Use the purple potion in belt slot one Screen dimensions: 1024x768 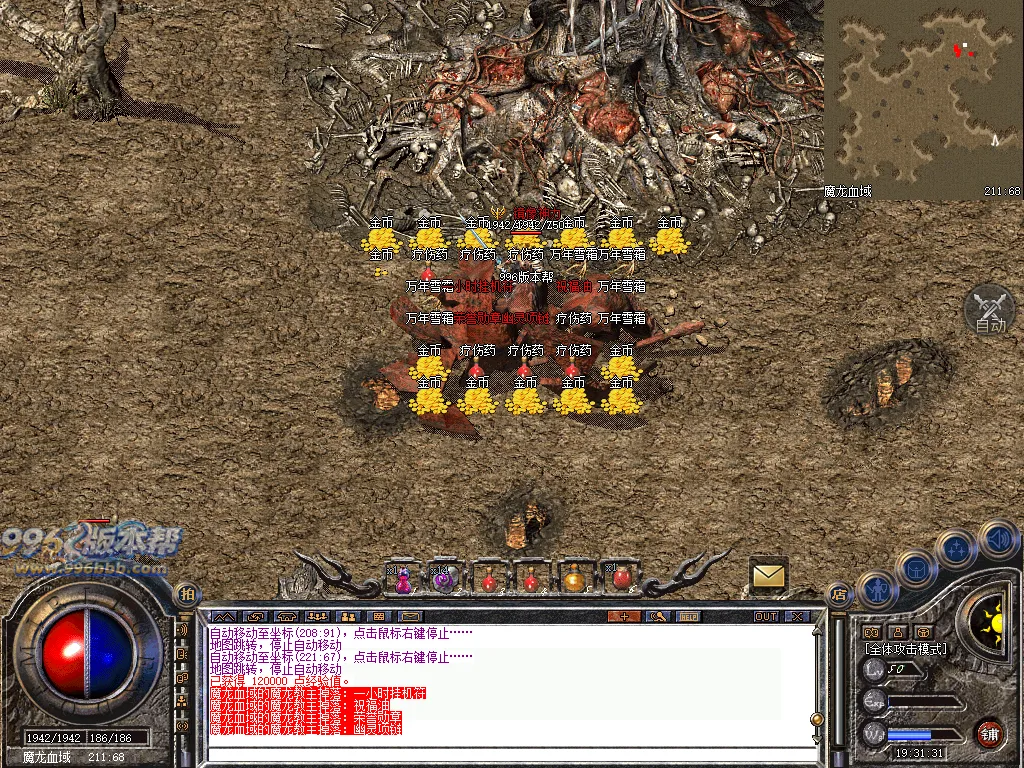point(403,579)
